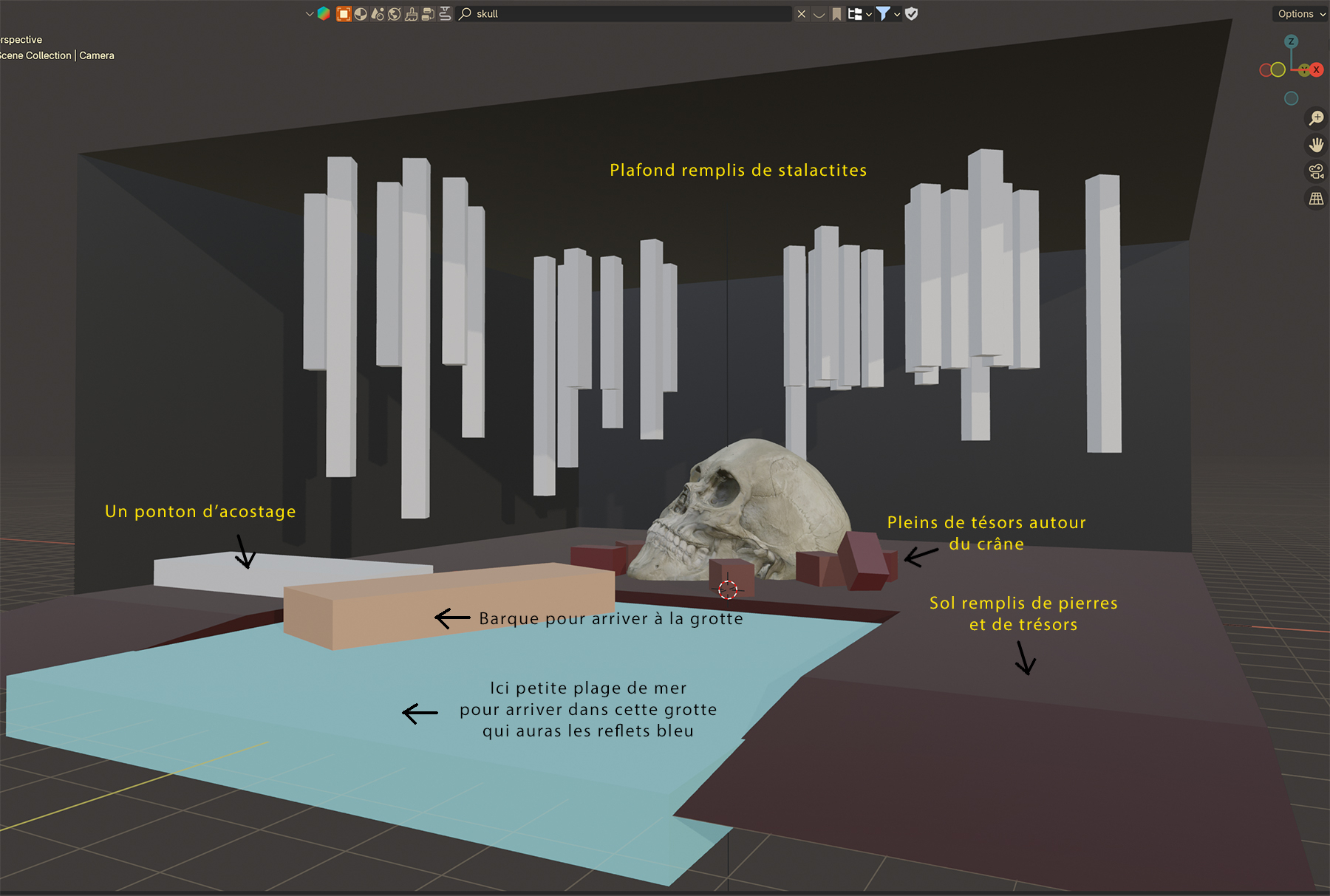Clear the skull search text

click(802, 14)
